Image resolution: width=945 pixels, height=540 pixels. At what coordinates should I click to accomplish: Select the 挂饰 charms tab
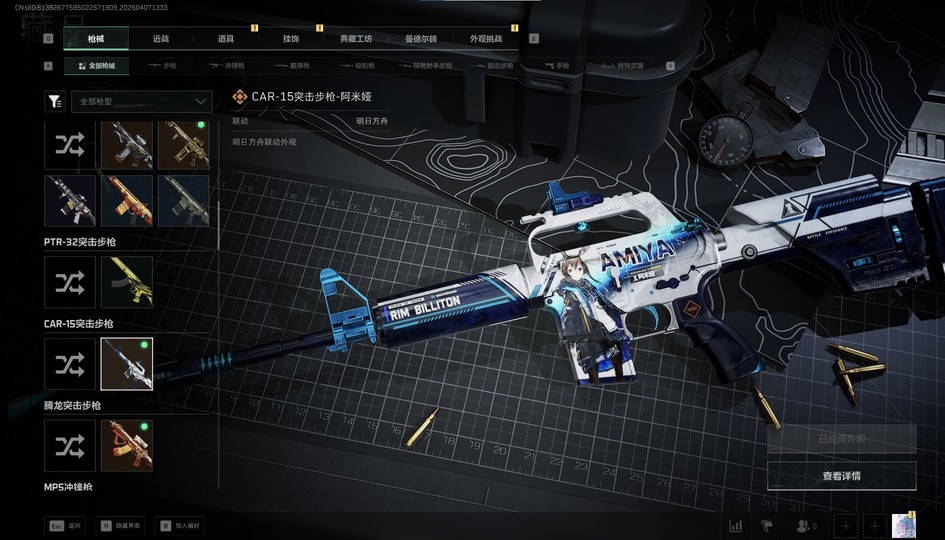click(x=291, y=39)
